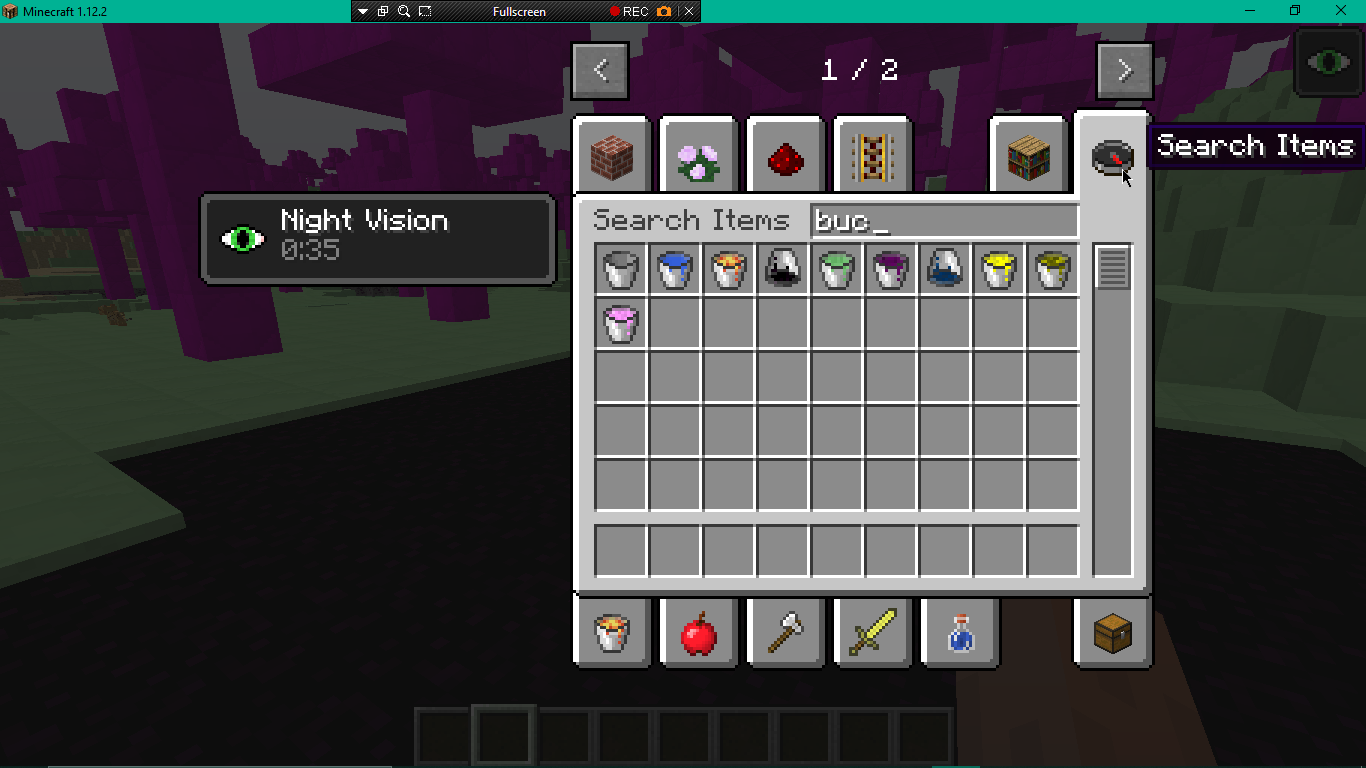Open the Tools tab with the axe icon
1366x768 pixels.
(785, 632)
